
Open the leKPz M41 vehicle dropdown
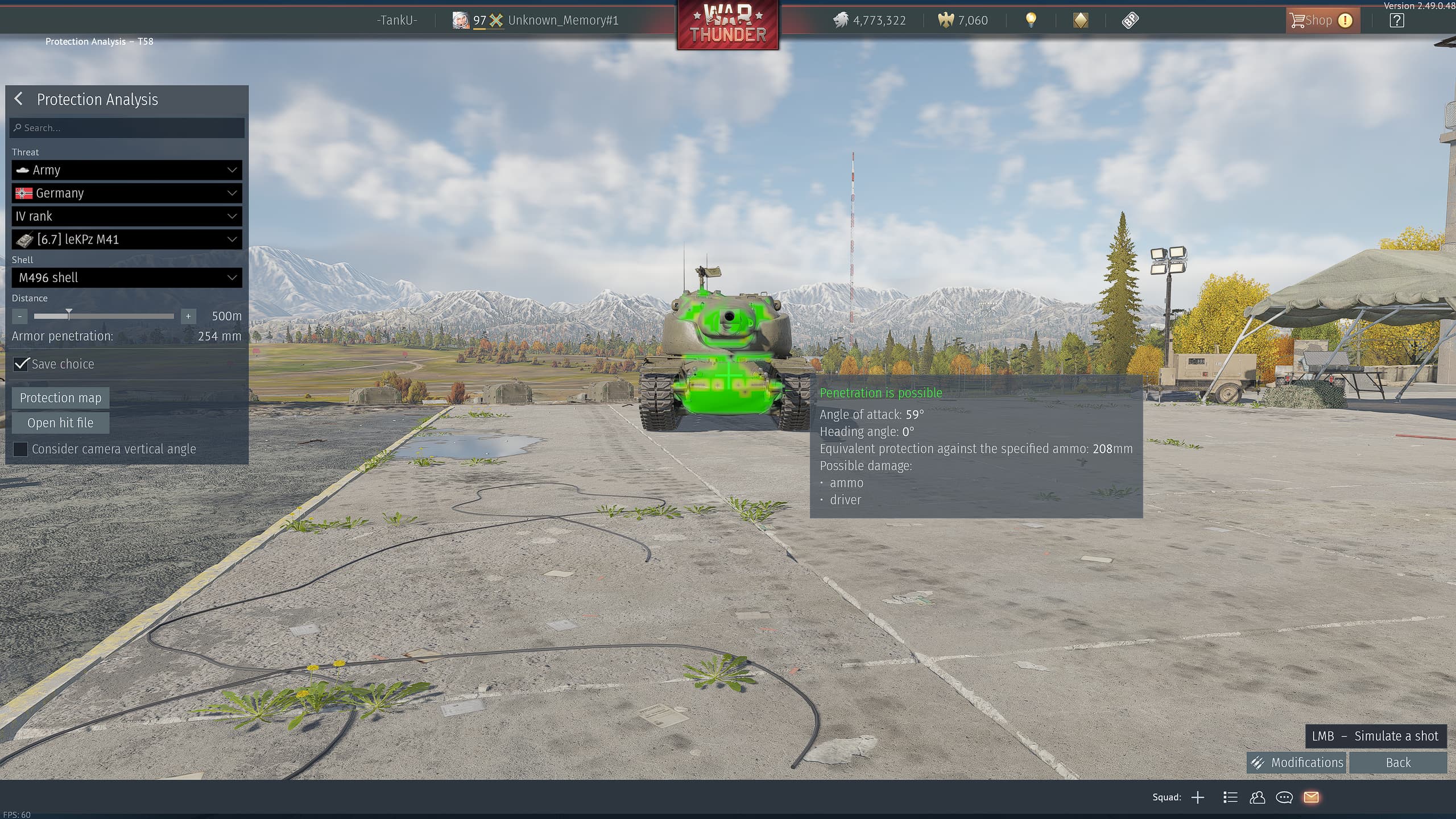point(127,239)
